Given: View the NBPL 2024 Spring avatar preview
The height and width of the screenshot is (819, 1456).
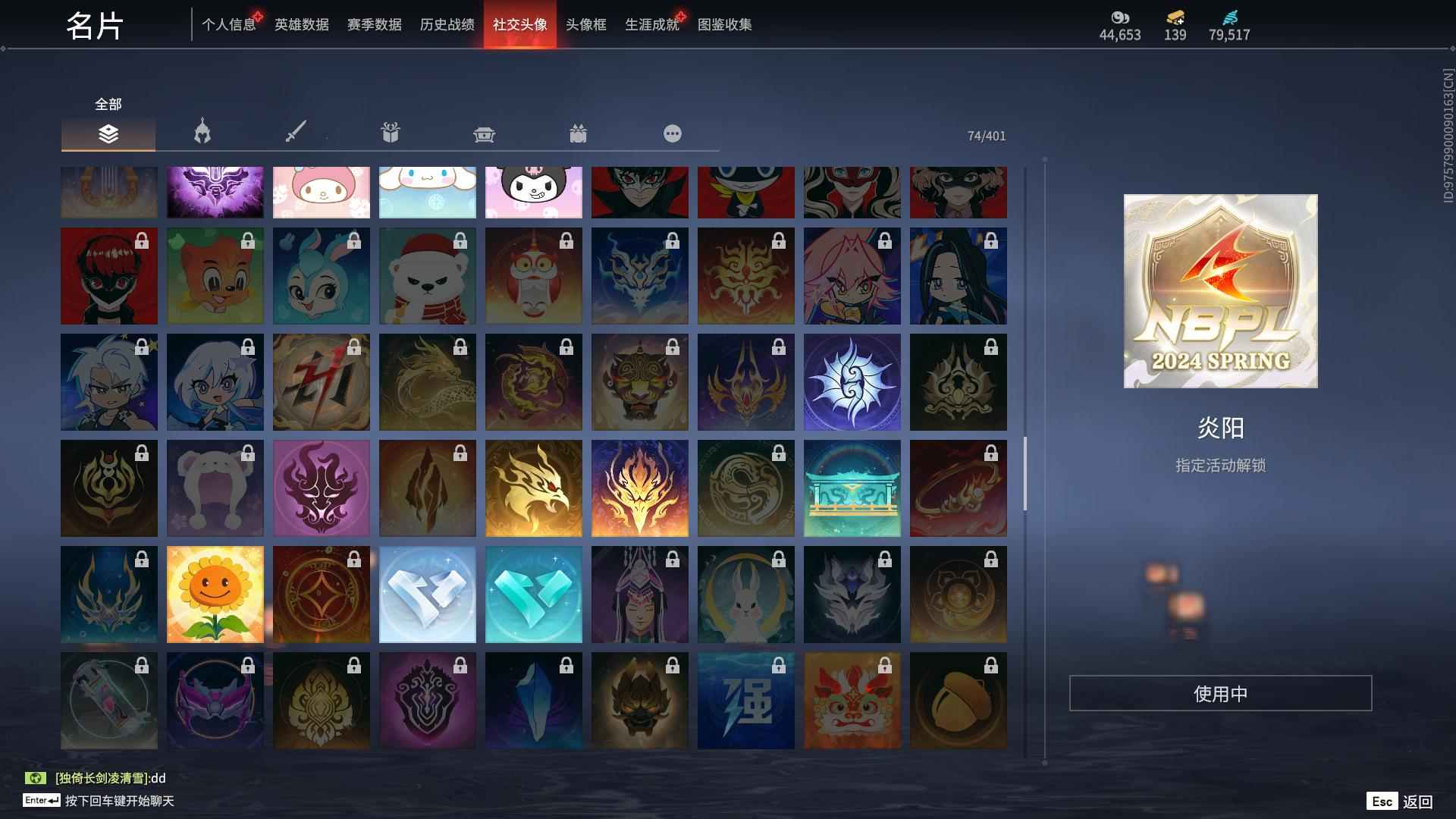Looking at the screenshot, I should click(1219, 292).
